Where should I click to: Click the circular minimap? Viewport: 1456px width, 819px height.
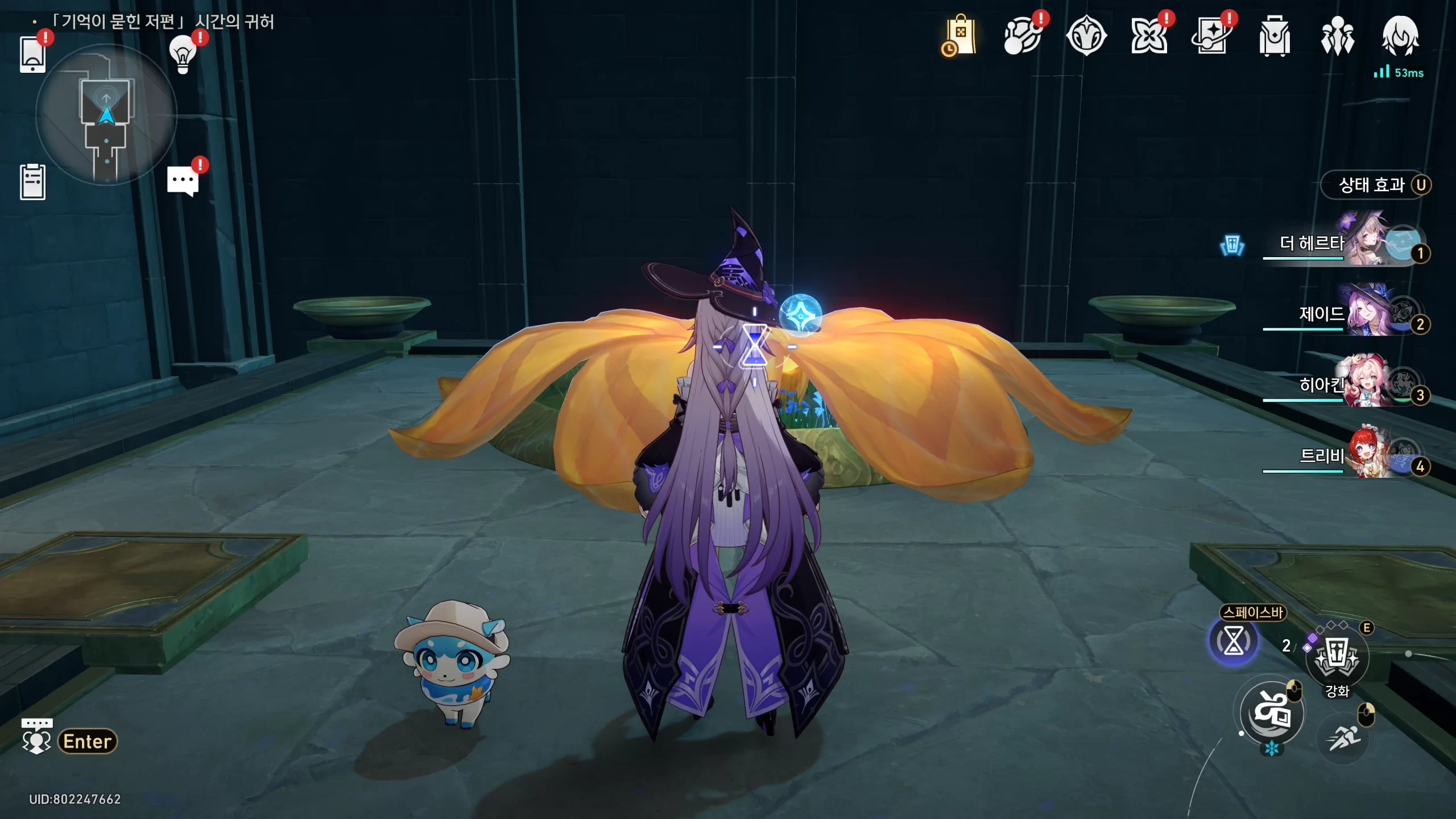click(x=106, y=115)
